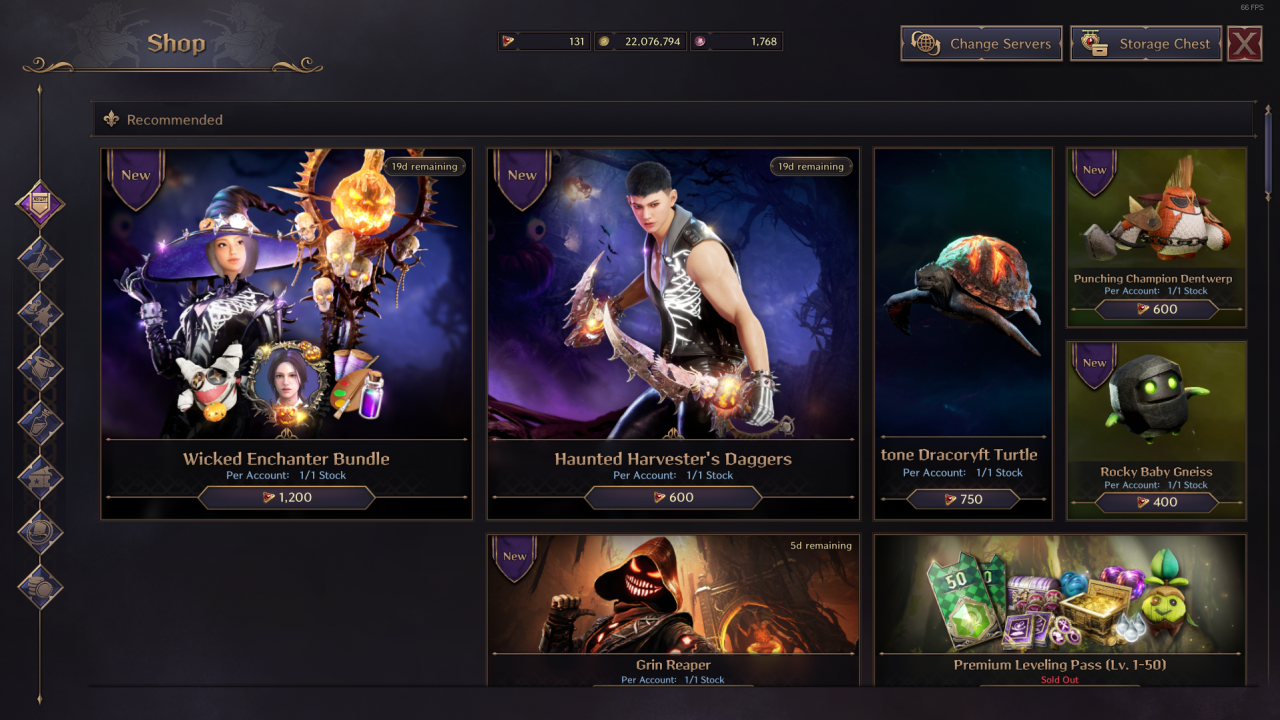The image size is (1280, 720).
Task: Buy the Haunted Harvester's Daggers for 600
Action: pyautogui.click(x=672, y=497)
